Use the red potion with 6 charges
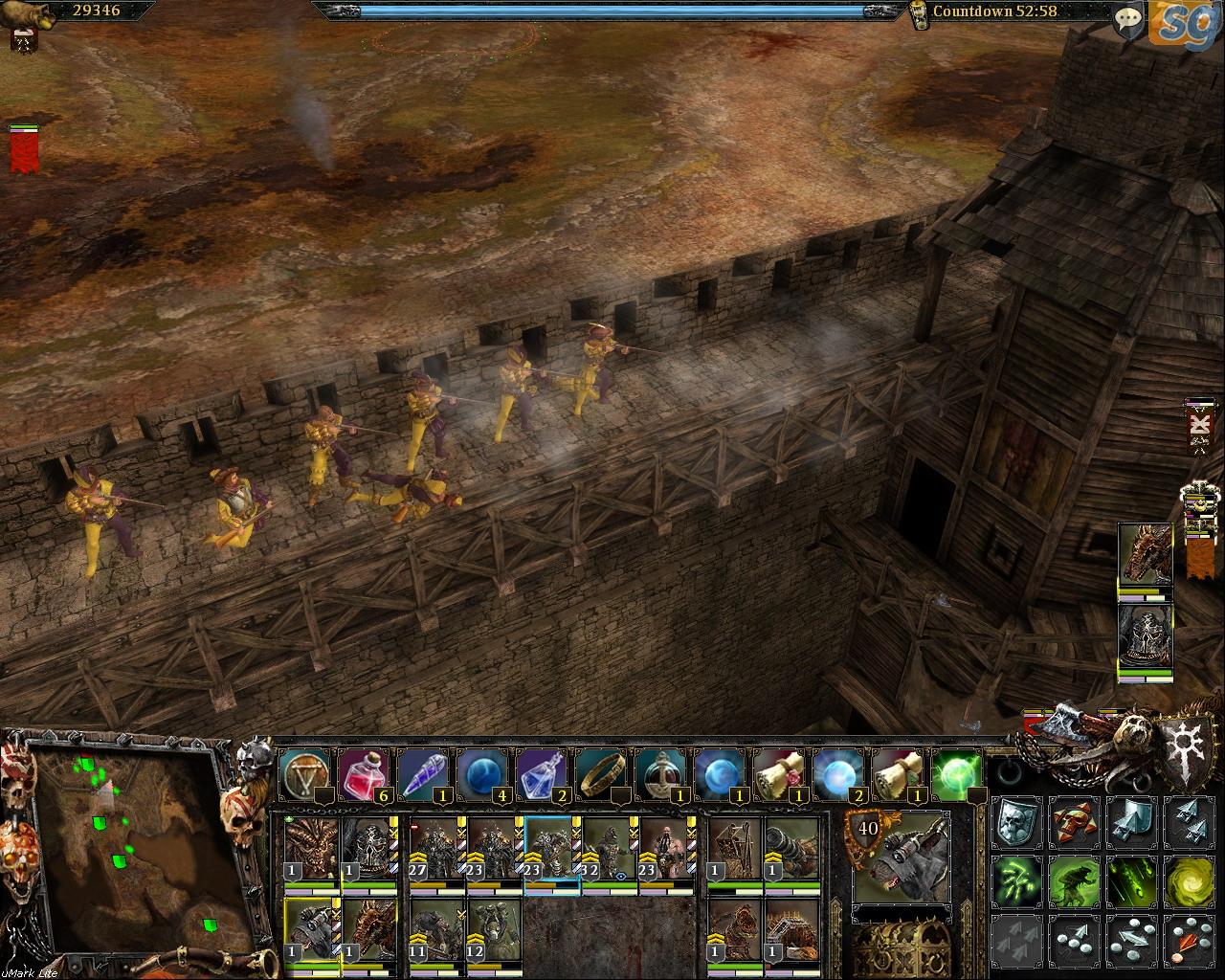Image resolution: width=1225 pixels, height=980 pixels. point(364,771)
